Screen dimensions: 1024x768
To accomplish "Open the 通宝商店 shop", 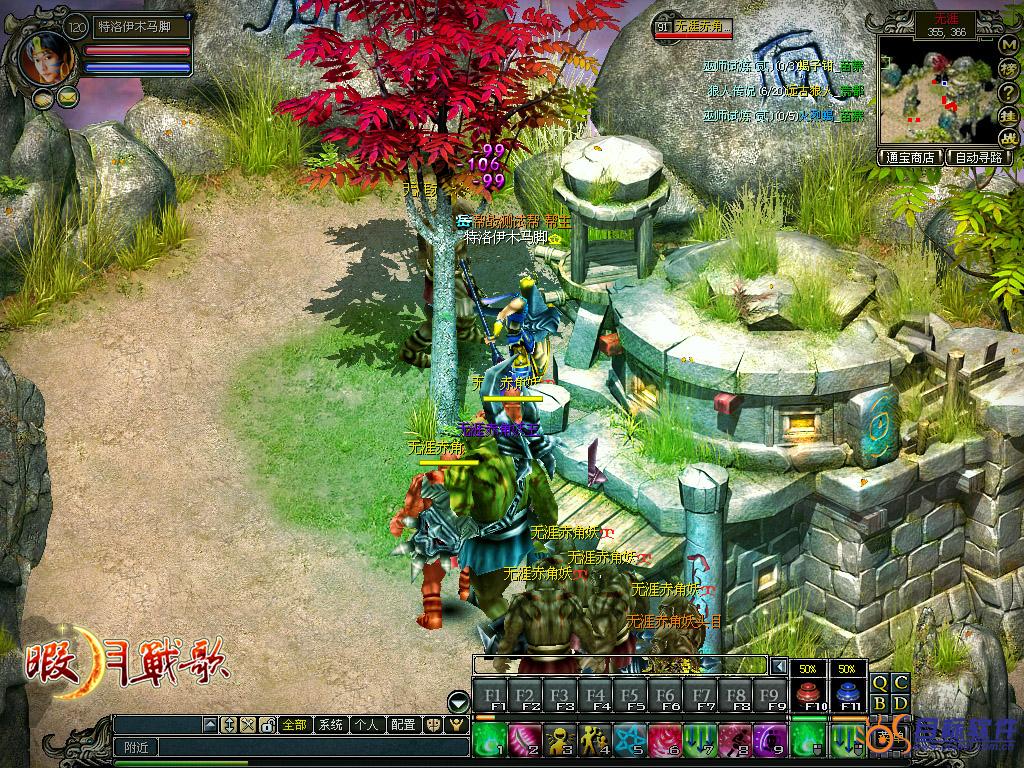I will point(910,157).
